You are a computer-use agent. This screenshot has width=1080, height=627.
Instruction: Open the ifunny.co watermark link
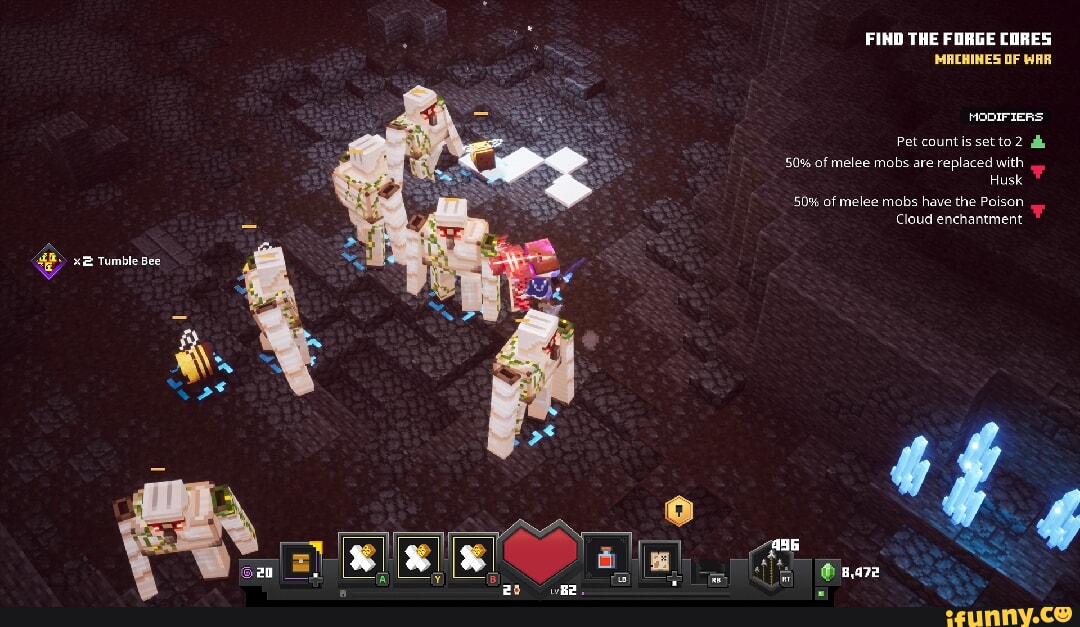click(1012, 613)
